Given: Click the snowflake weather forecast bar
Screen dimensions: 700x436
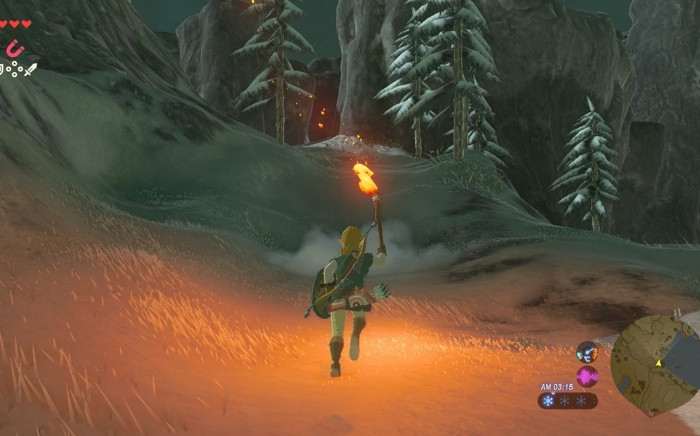Looking at the screenshot, I should coord(567,401).
